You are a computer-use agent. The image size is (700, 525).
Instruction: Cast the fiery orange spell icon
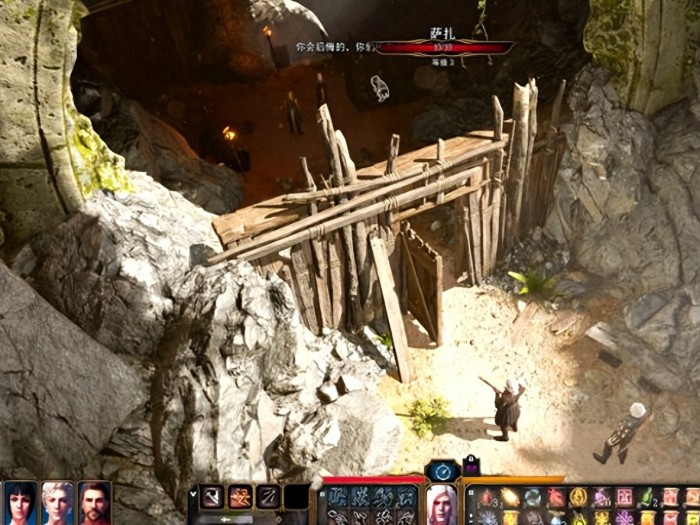510,497
